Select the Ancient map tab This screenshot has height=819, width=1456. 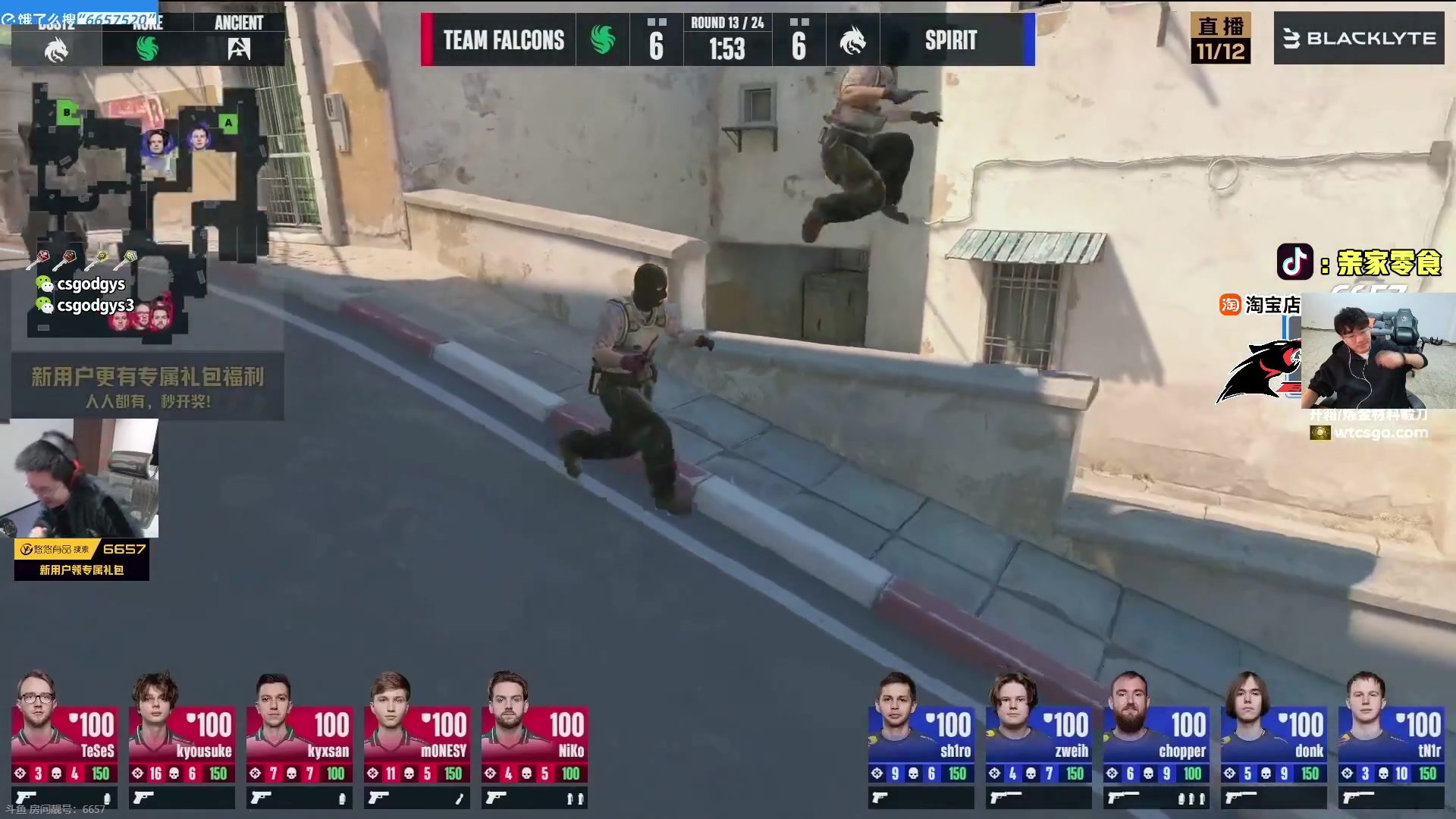[239, 39]
